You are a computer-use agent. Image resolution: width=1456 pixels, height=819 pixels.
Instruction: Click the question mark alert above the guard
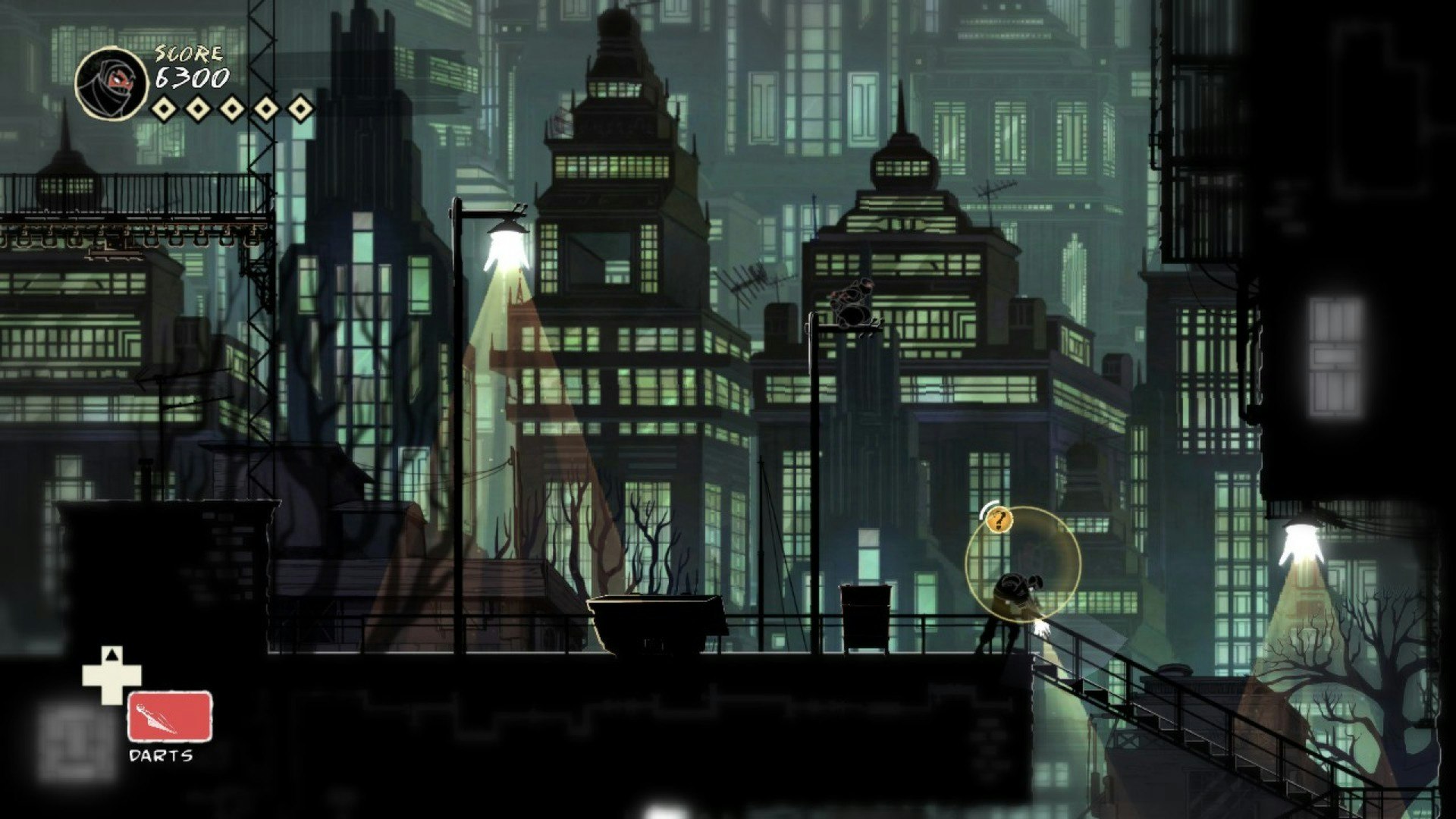coord(999,521)
